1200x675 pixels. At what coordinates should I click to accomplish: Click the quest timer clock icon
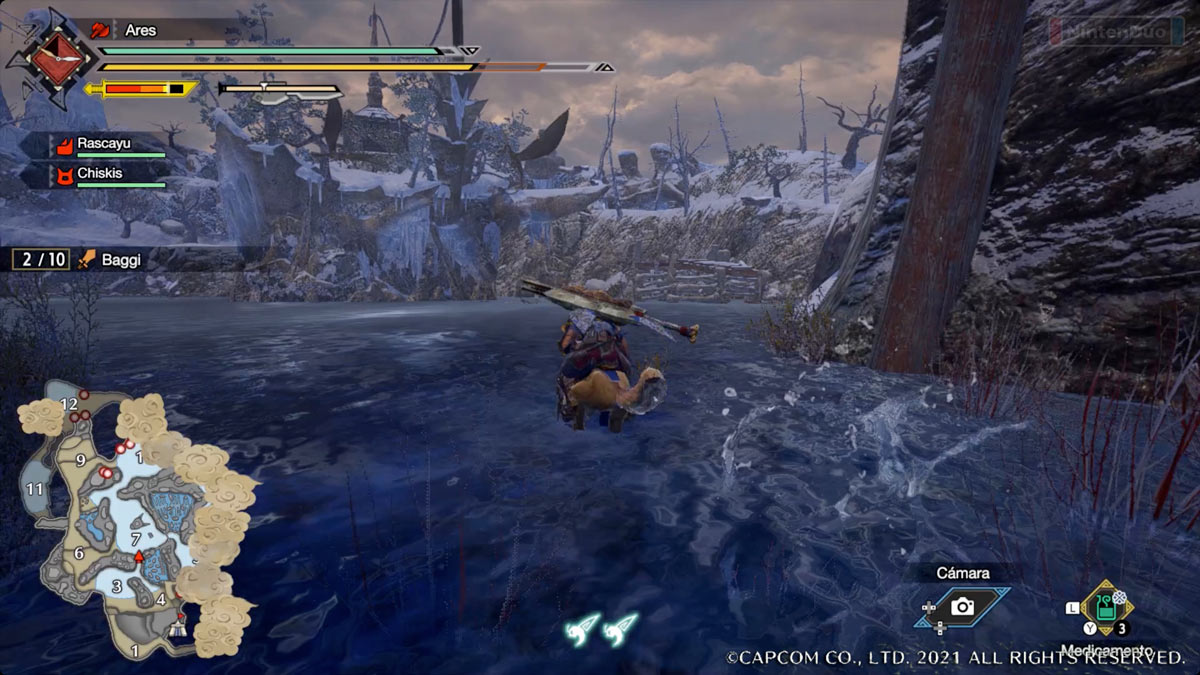tap(50, 58)
